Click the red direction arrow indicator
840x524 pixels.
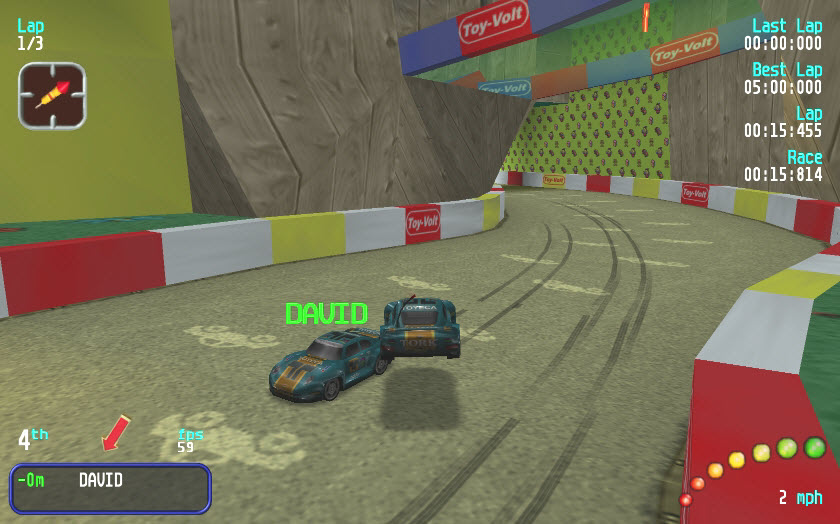coord(116,432)
